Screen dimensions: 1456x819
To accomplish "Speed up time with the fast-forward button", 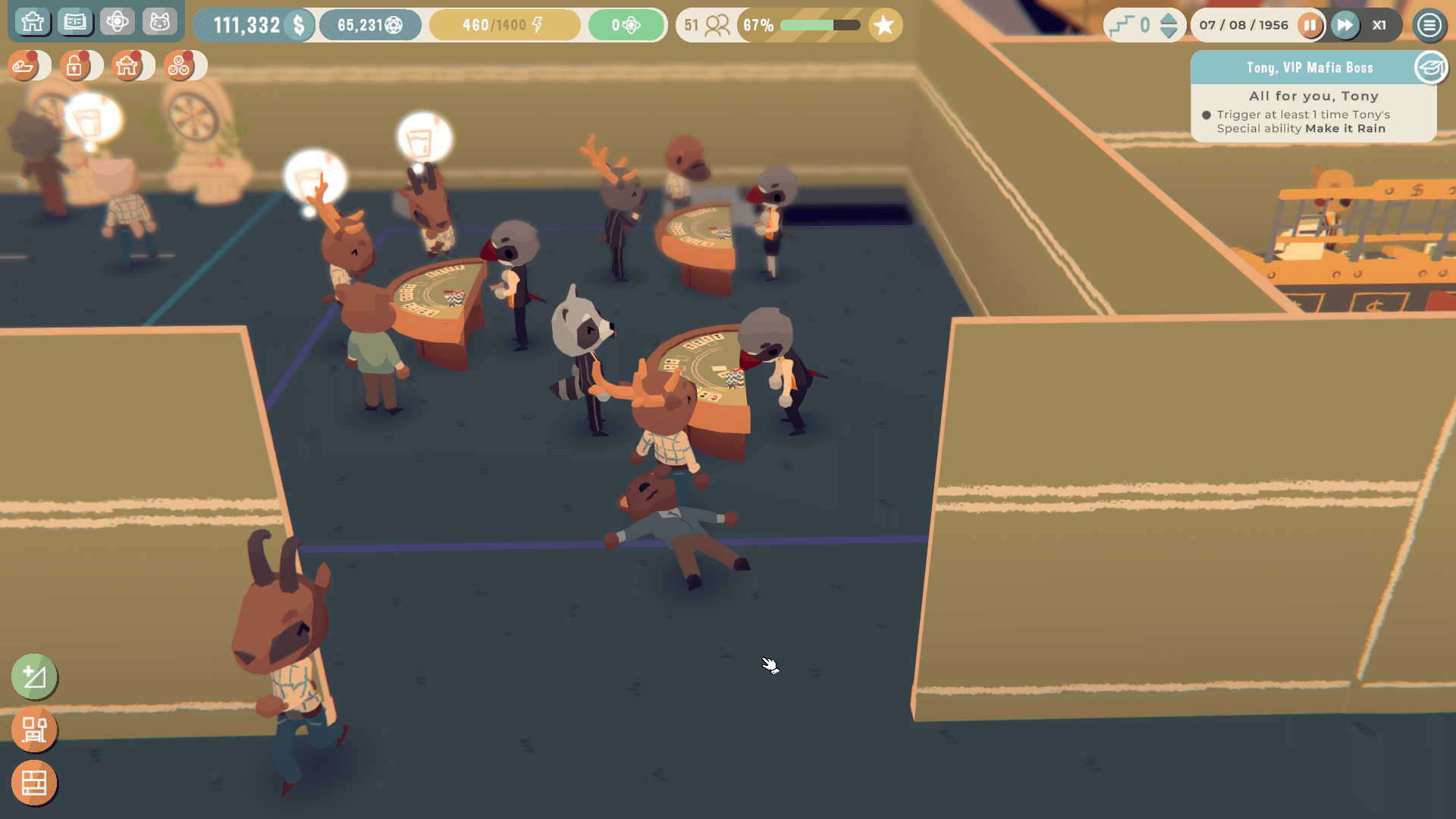I will point(1345,25).
